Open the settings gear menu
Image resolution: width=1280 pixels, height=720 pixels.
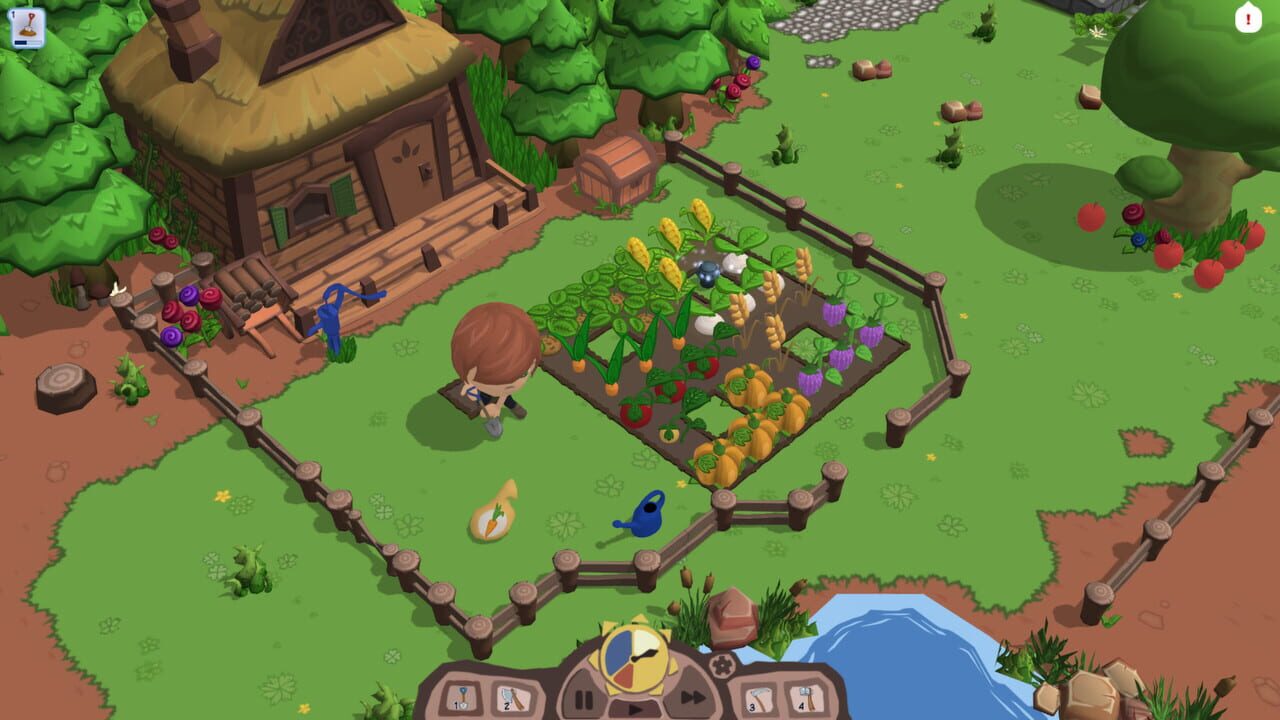point(722,666)
